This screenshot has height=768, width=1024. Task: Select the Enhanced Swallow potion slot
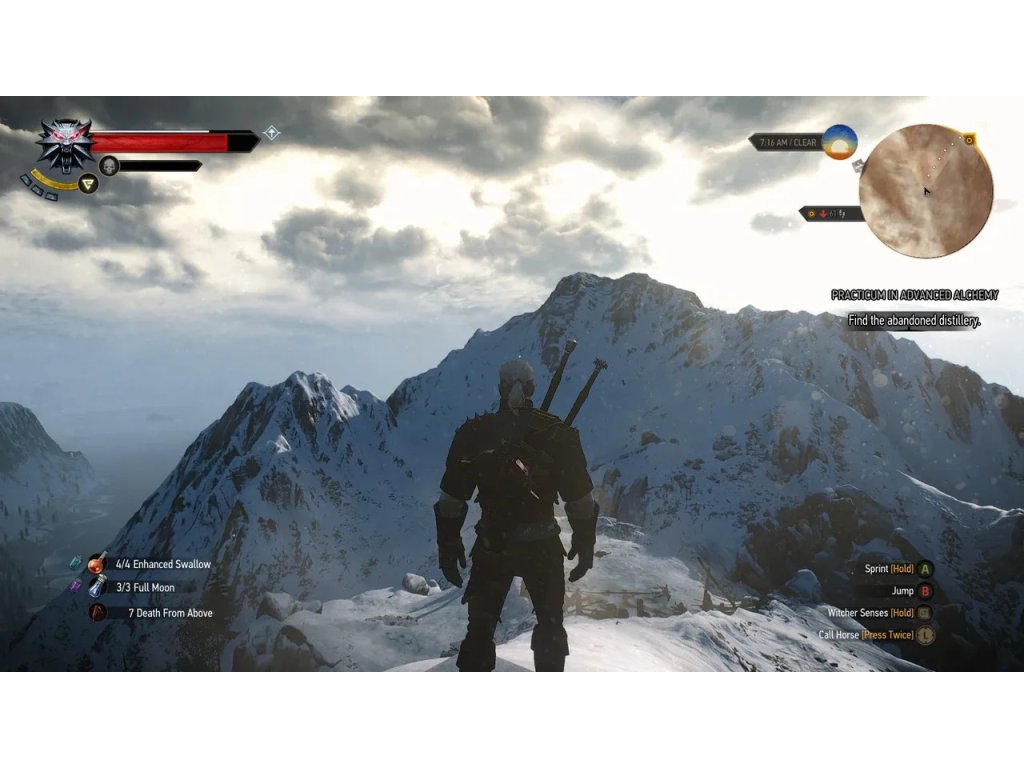[97, 564]
